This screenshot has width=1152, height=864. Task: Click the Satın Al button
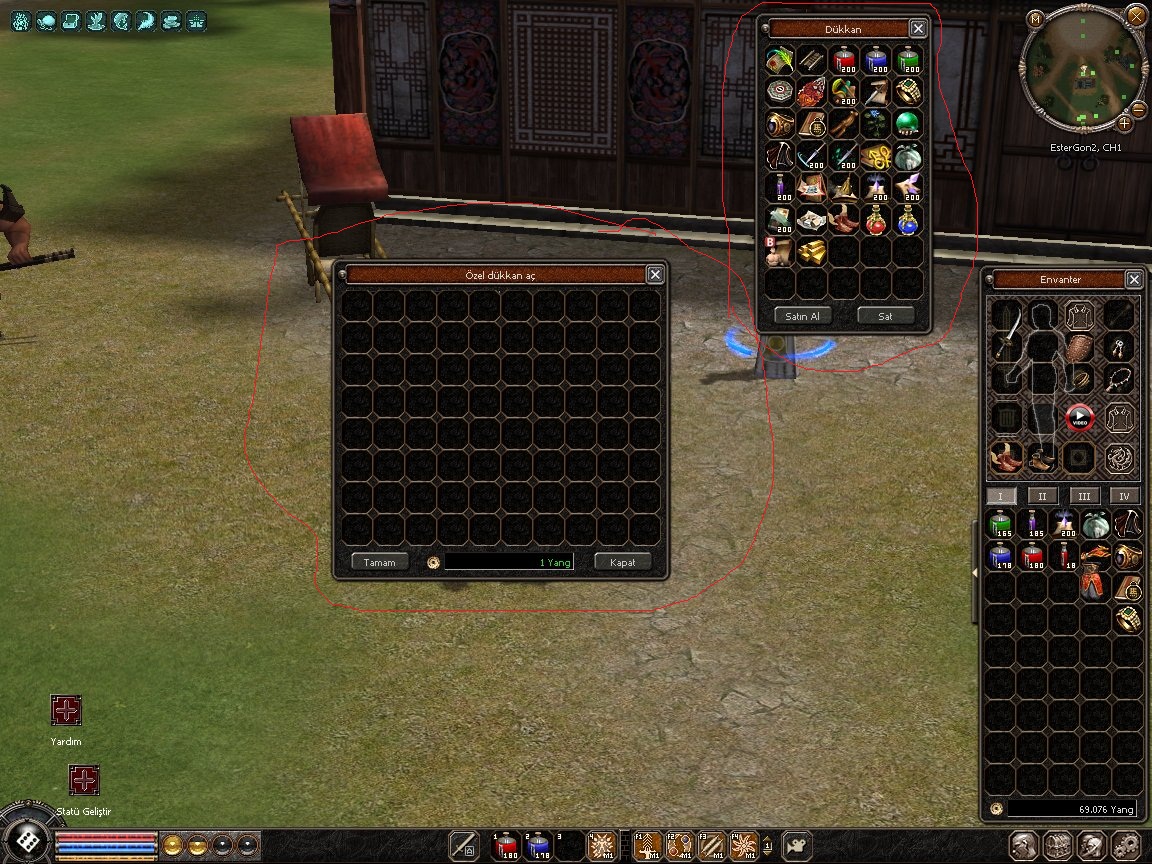tap(802, 316)
